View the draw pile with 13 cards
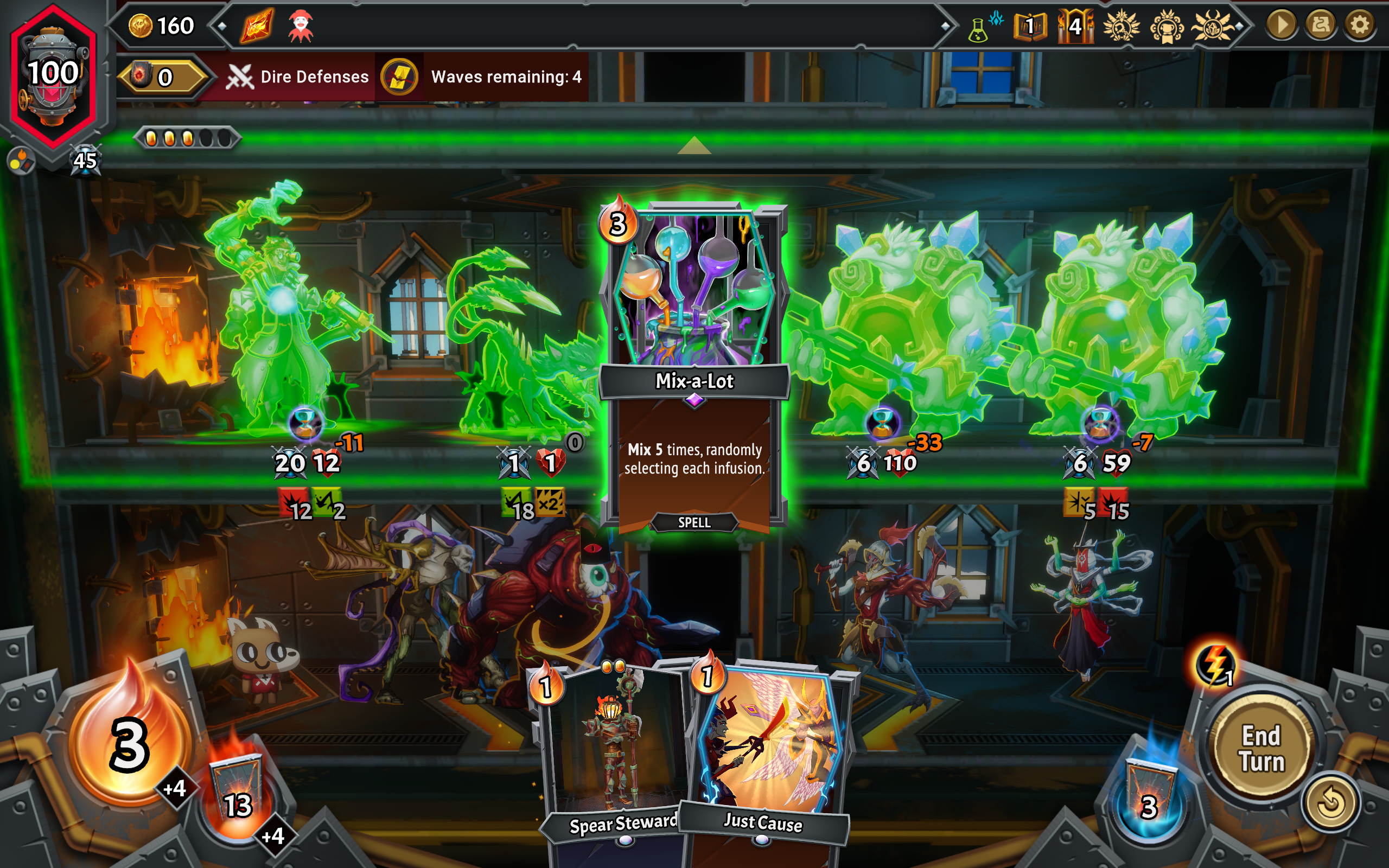Screen dimensions: 1389x868 pyautogui.click(x=237, y=795)
